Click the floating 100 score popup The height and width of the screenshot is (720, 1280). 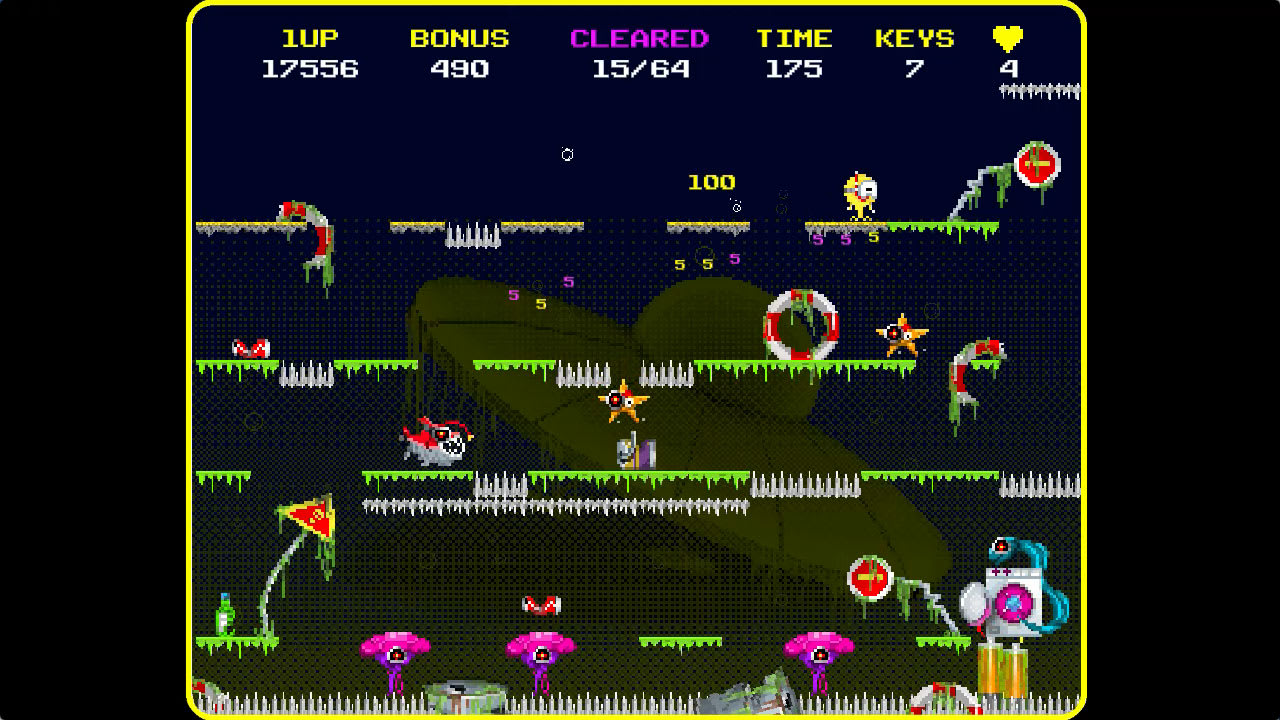coord(711,182)
